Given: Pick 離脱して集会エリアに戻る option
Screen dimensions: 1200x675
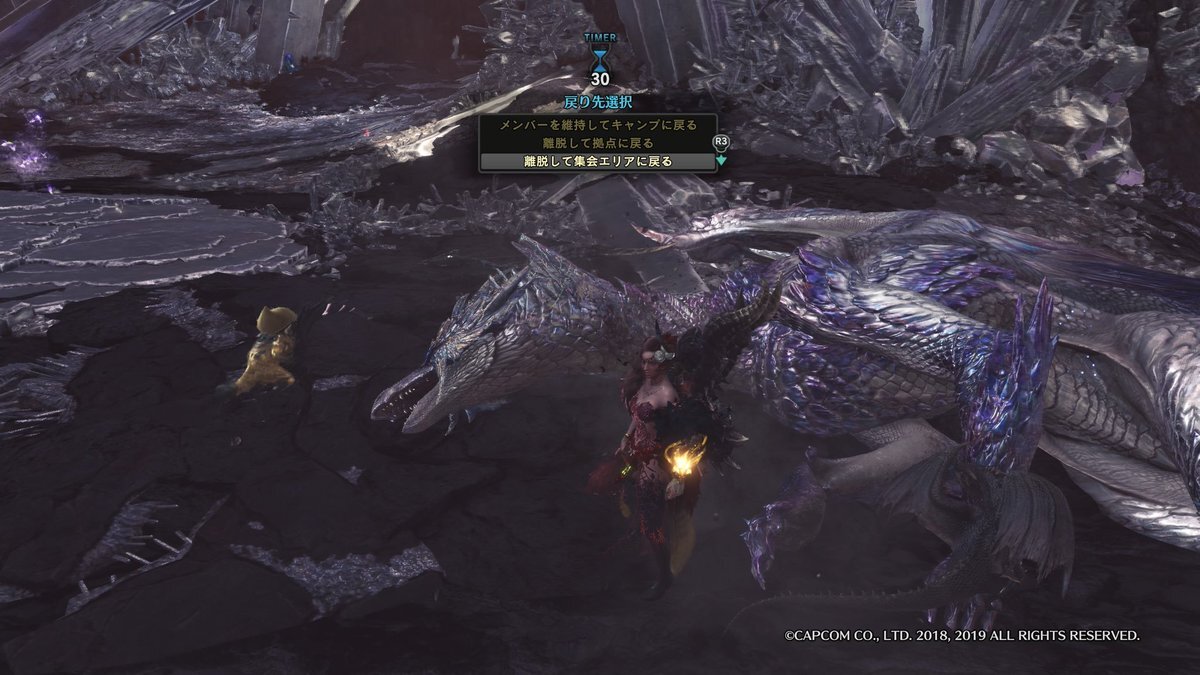Looking at the screenshot, I should (597, 161).
